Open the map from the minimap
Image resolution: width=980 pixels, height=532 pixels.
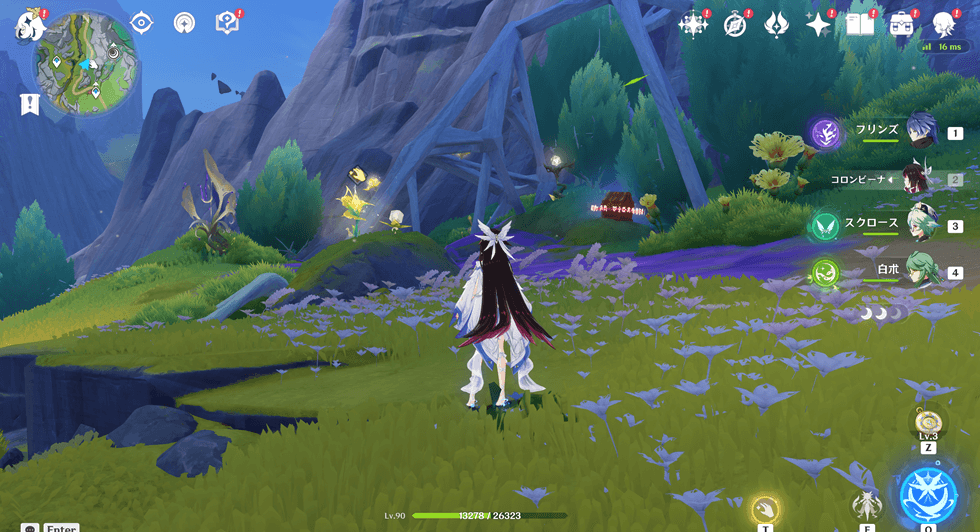point(77,62)
